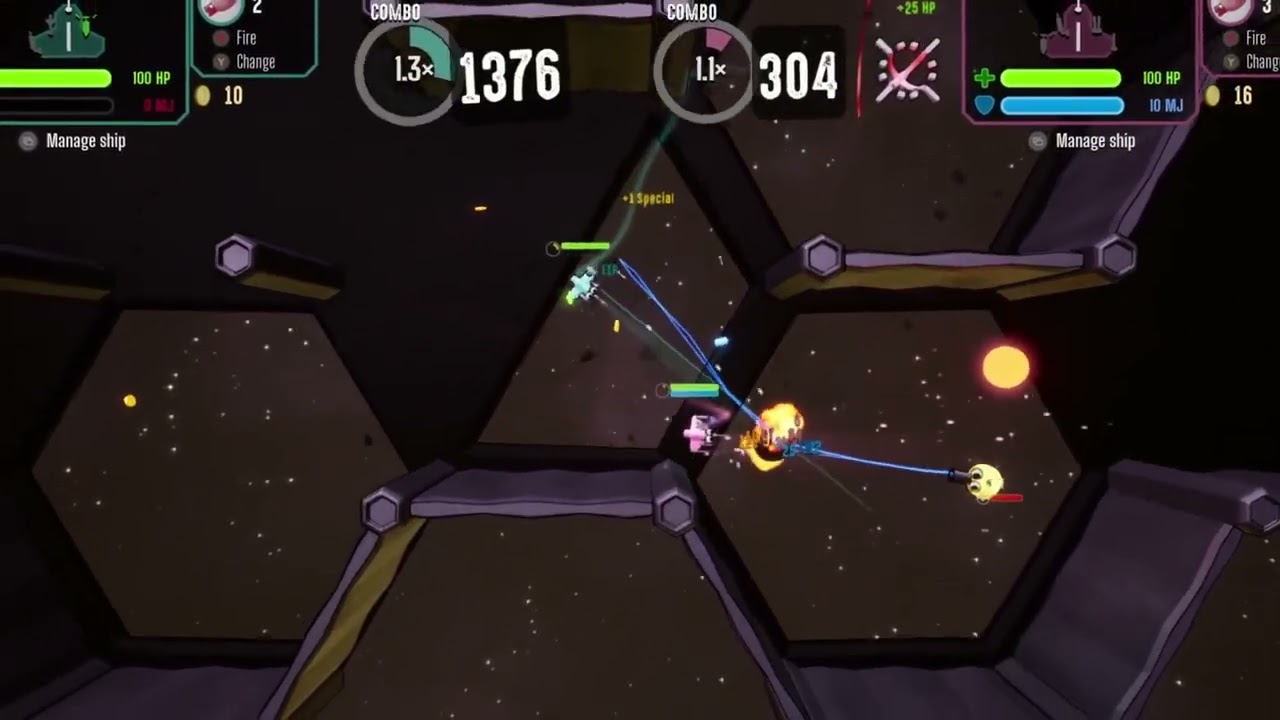Click the green player's missile weapon icon
Image resolution: width=1280 pixels, height=720 pixels.
point(222,10)
